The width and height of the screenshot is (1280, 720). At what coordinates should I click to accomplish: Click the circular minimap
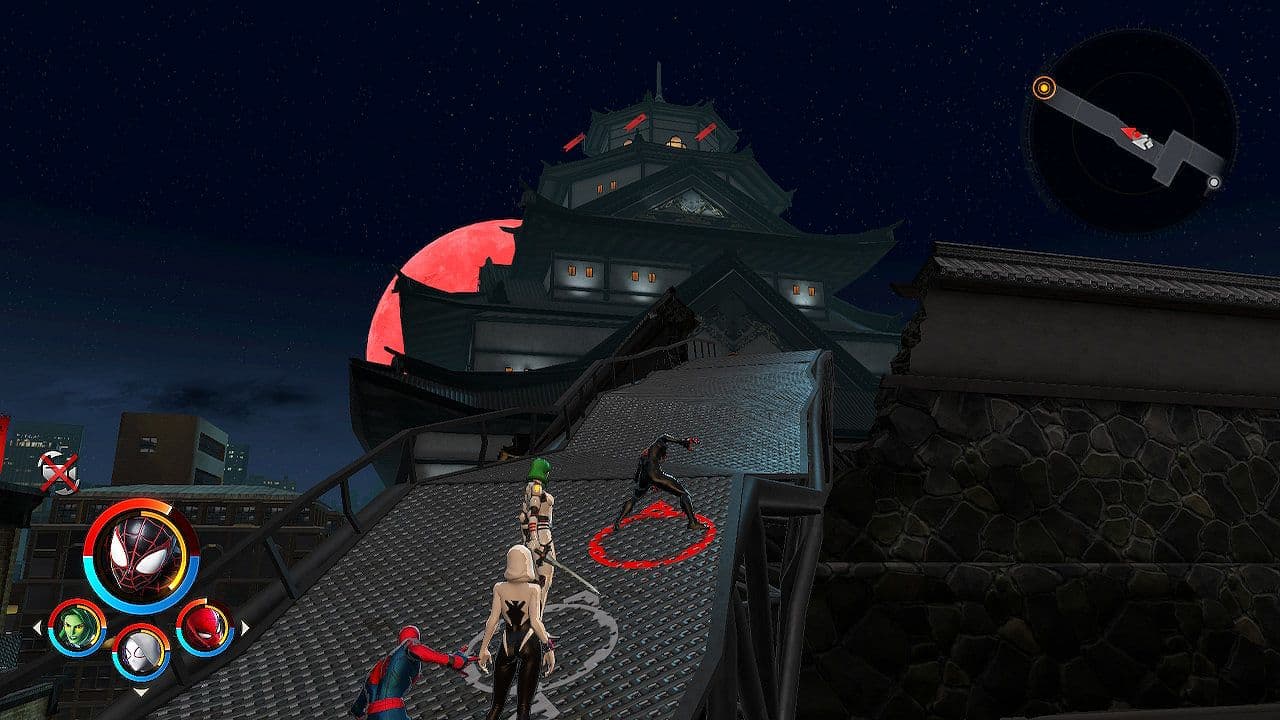coord(1130,132)
